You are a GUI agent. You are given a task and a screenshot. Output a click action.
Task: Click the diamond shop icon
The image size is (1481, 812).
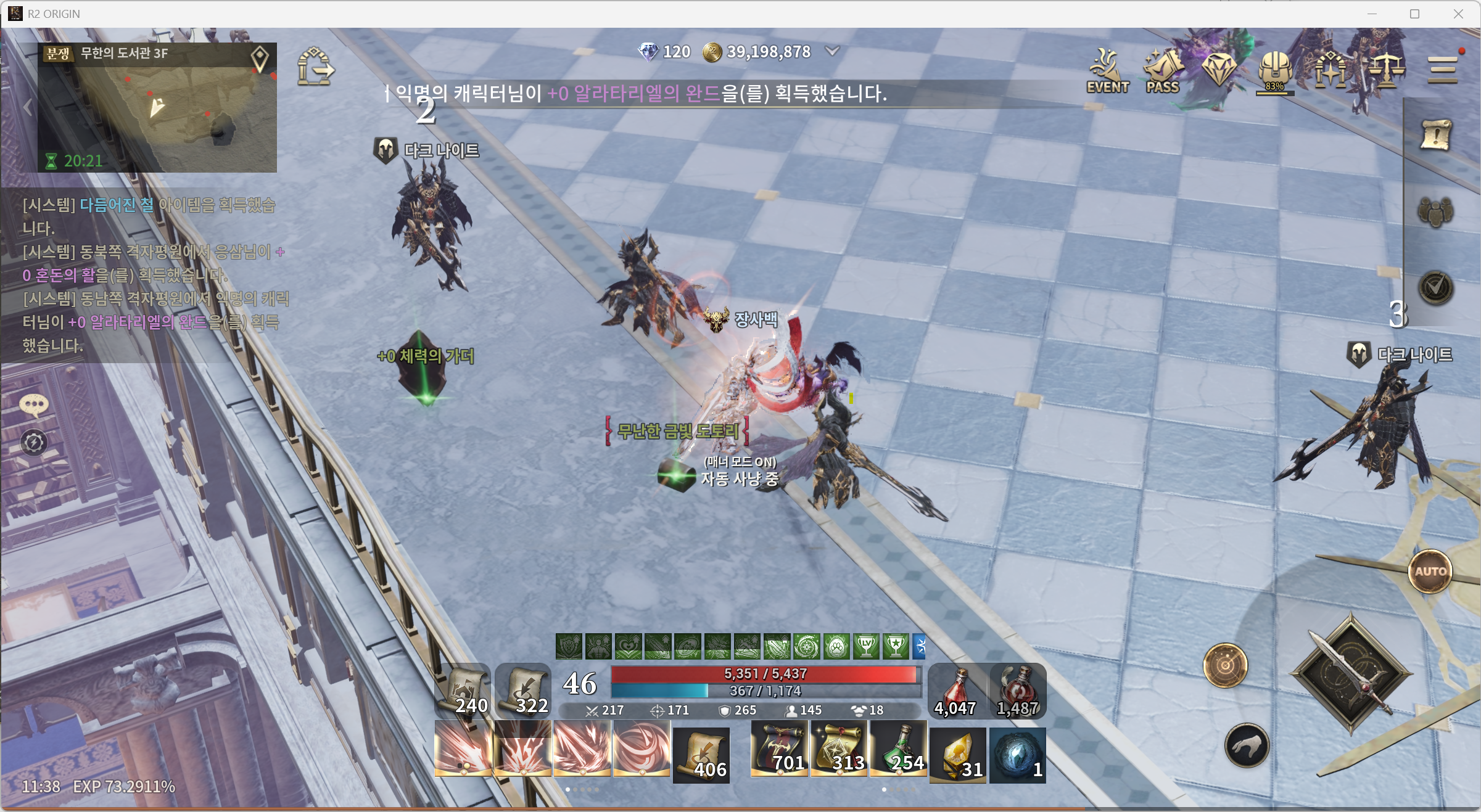1219,69
